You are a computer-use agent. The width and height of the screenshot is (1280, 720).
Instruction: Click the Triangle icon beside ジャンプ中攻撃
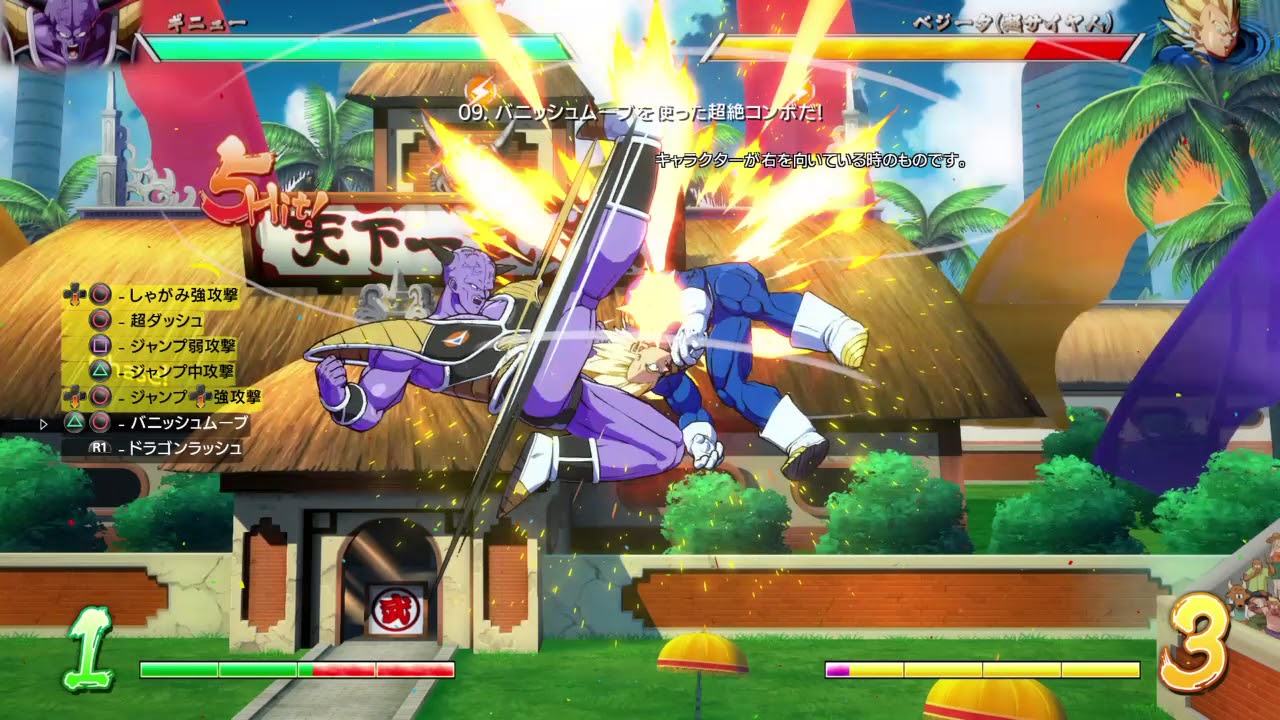pos(99,370)
